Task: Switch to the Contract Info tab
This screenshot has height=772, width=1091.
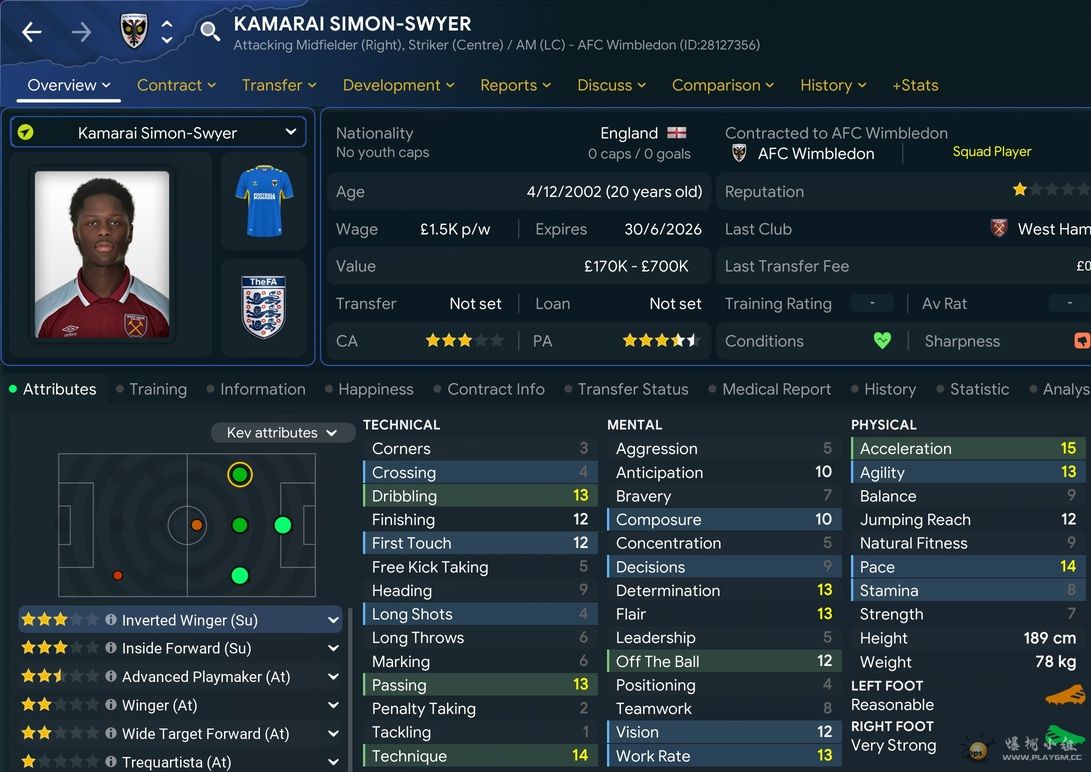Action: (x=495, y=389)
